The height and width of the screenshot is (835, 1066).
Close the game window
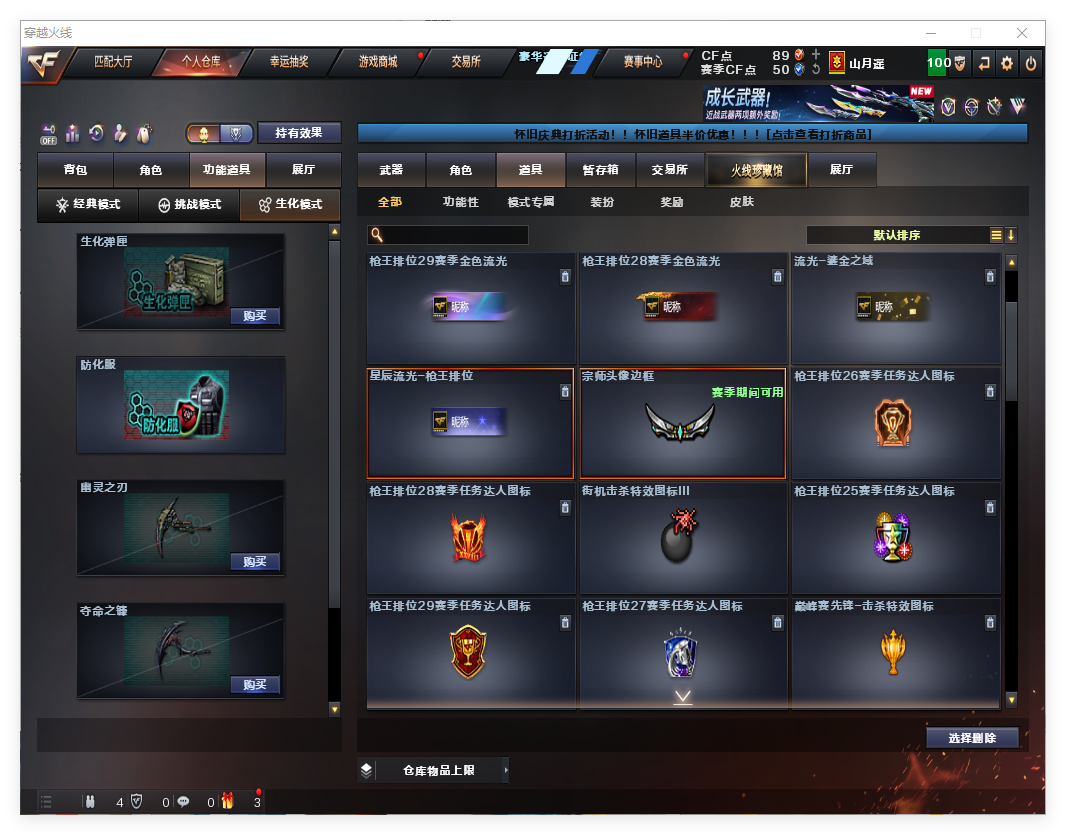pos(1022,33)
